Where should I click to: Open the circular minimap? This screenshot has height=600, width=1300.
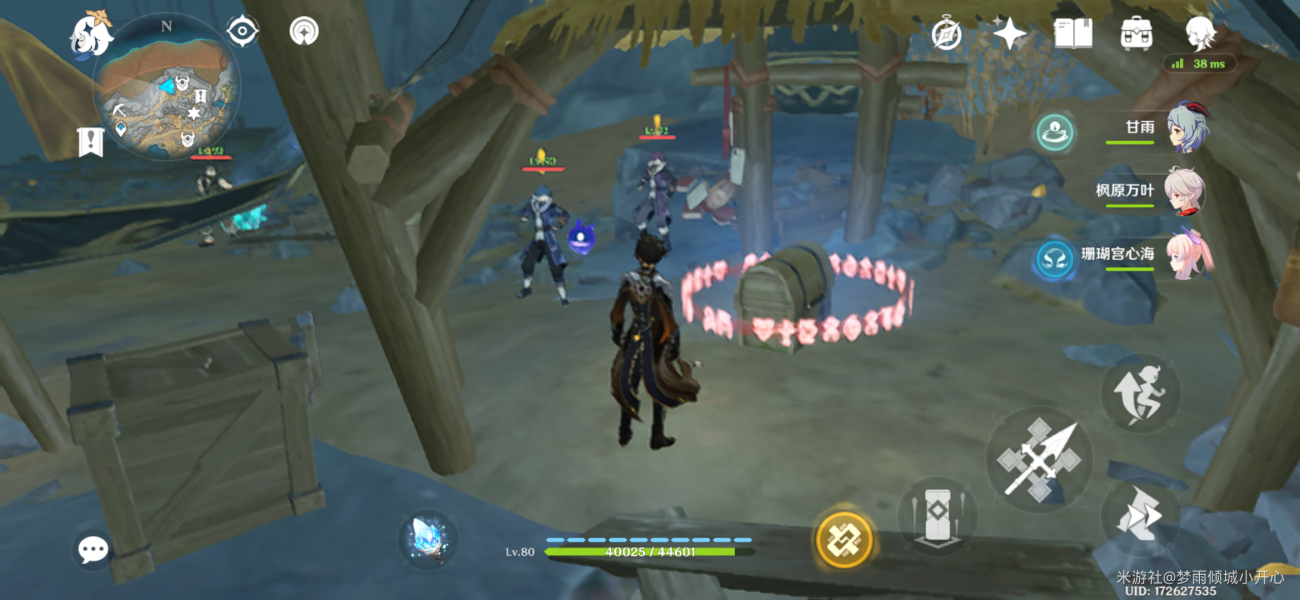(x=166, y=86)
